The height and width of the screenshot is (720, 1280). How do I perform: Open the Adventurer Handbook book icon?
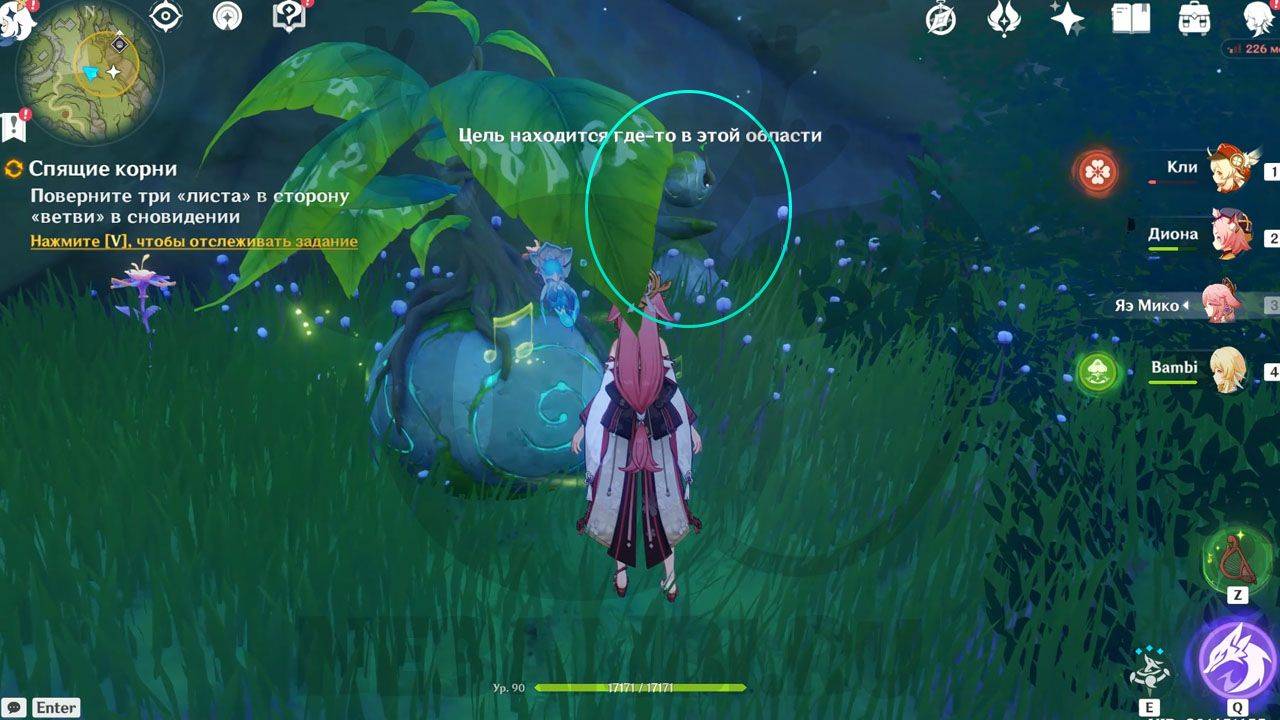1132,18
